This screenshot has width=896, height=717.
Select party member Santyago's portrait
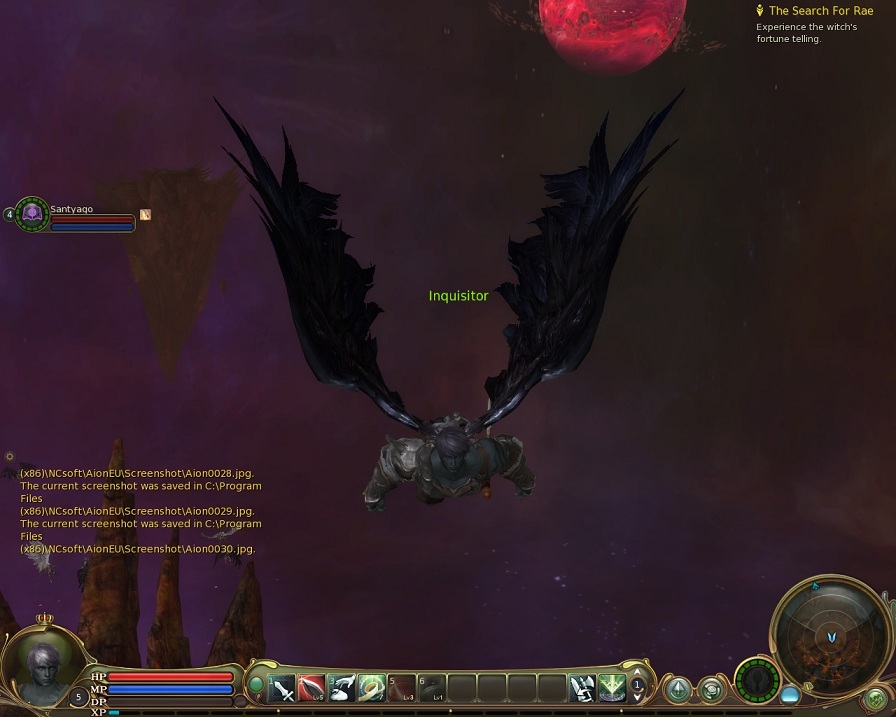coord(33,213)
